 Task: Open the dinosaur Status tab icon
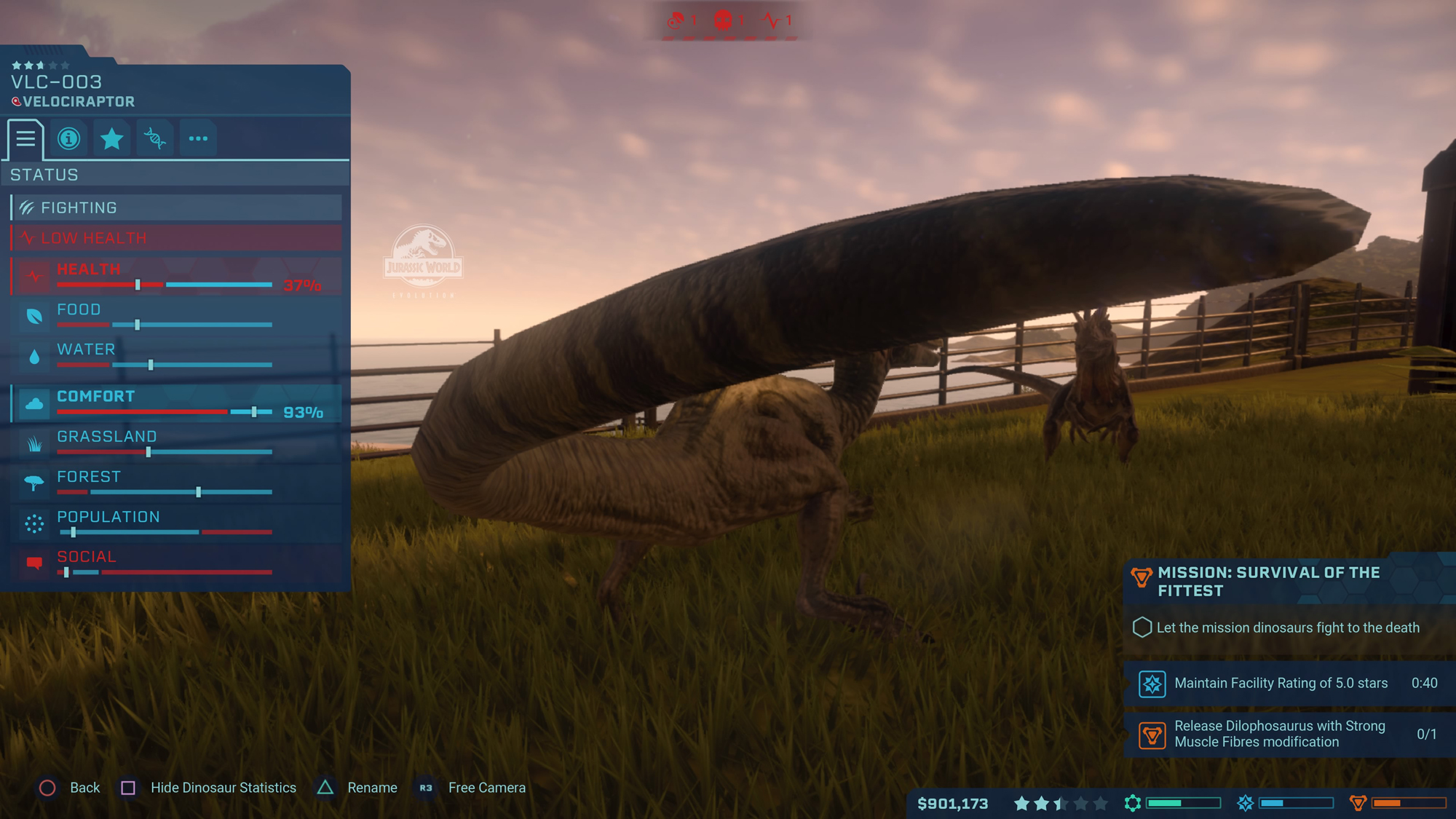click(x=25, y=139)
